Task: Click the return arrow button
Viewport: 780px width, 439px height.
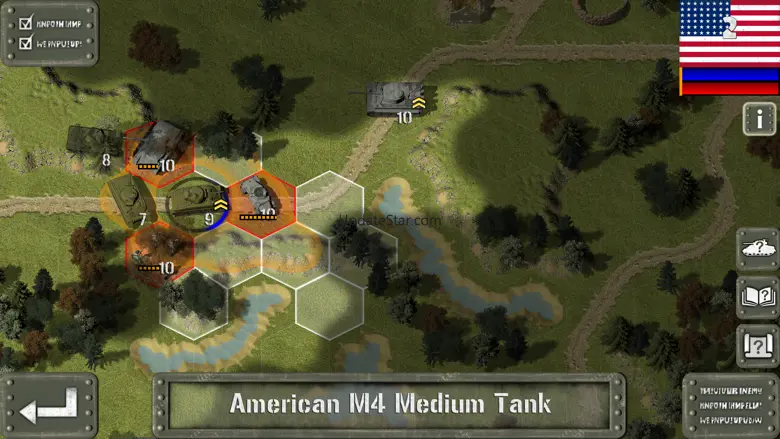Action: 48,406
